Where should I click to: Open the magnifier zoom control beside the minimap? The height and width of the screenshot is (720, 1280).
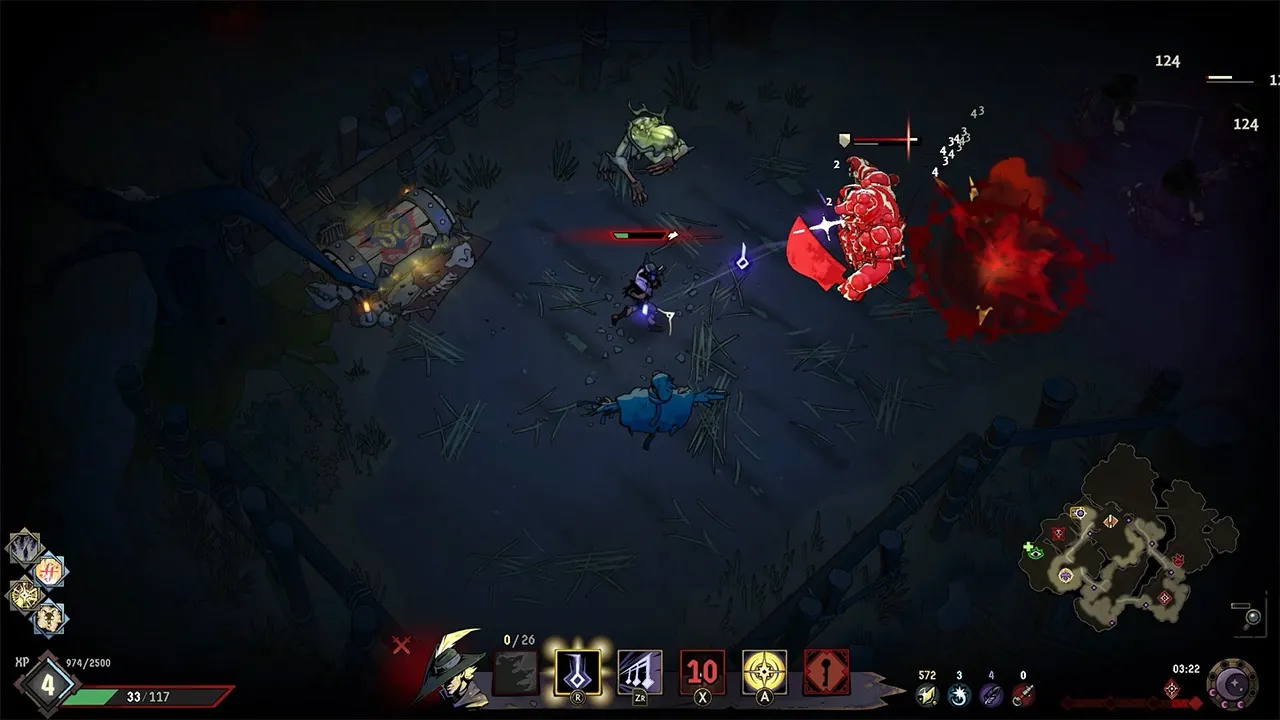[1252, 616]
